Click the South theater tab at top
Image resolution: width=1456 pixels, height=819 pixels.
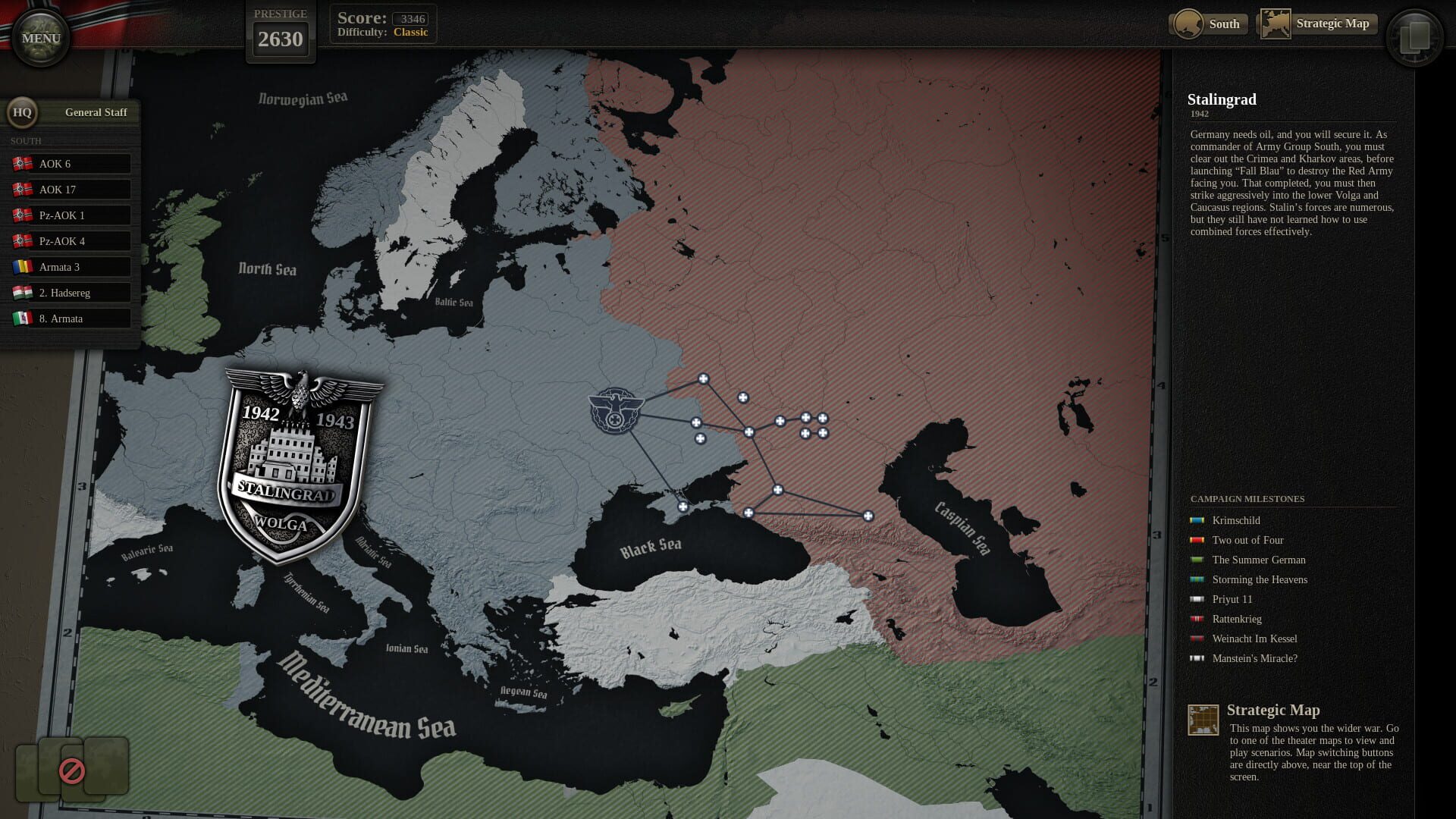pyautogui.click(x=1223, y=24)
